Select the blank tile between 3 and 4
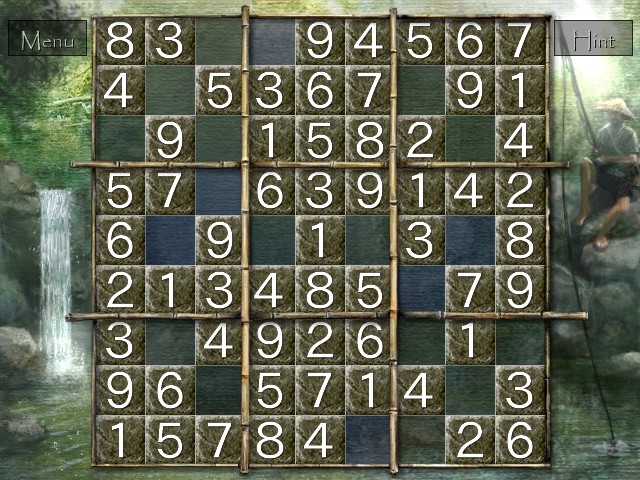 coord(170,340)
